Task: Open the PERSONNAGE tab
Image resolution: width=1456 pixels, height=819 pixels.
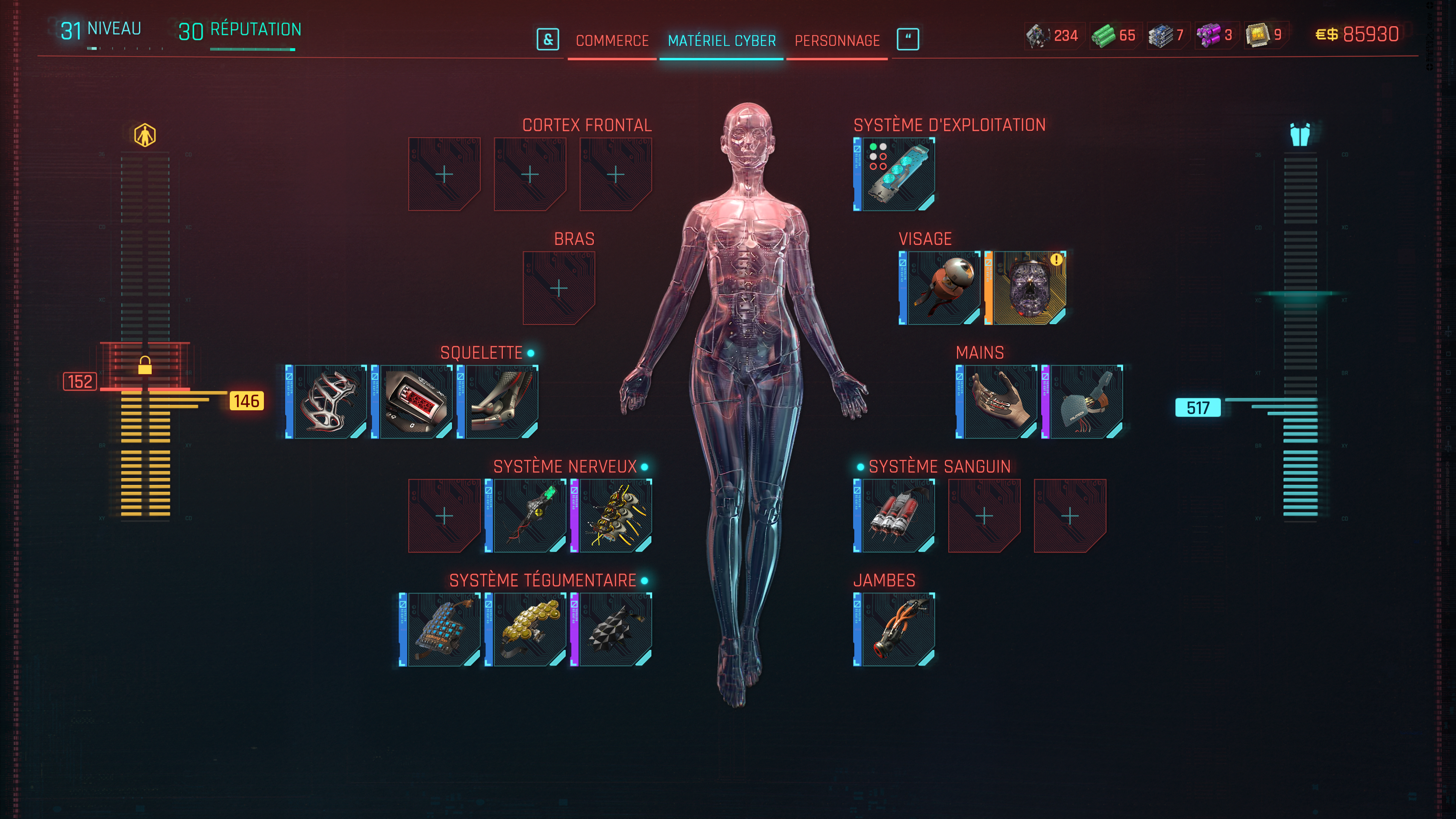Action: pyautogui.click(x=837, y=41)
